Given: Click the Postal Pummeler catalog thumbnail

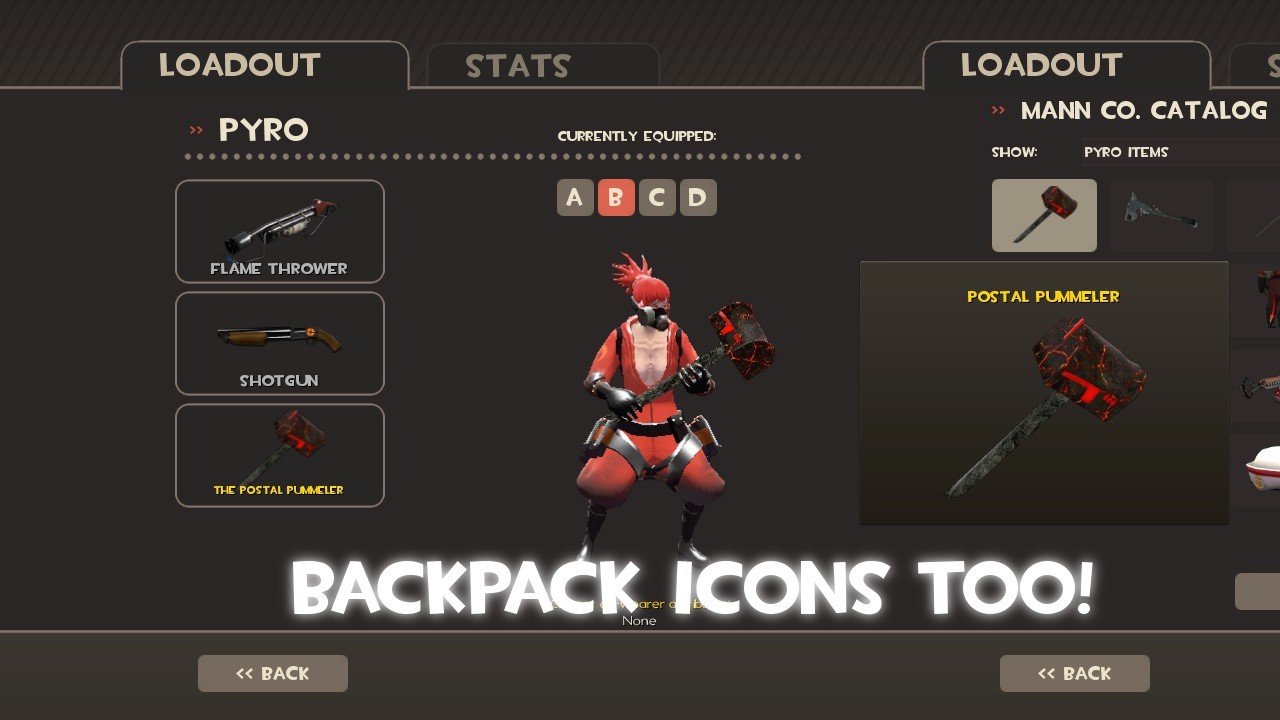Looking at the screenshot, I should [1044, 215].
